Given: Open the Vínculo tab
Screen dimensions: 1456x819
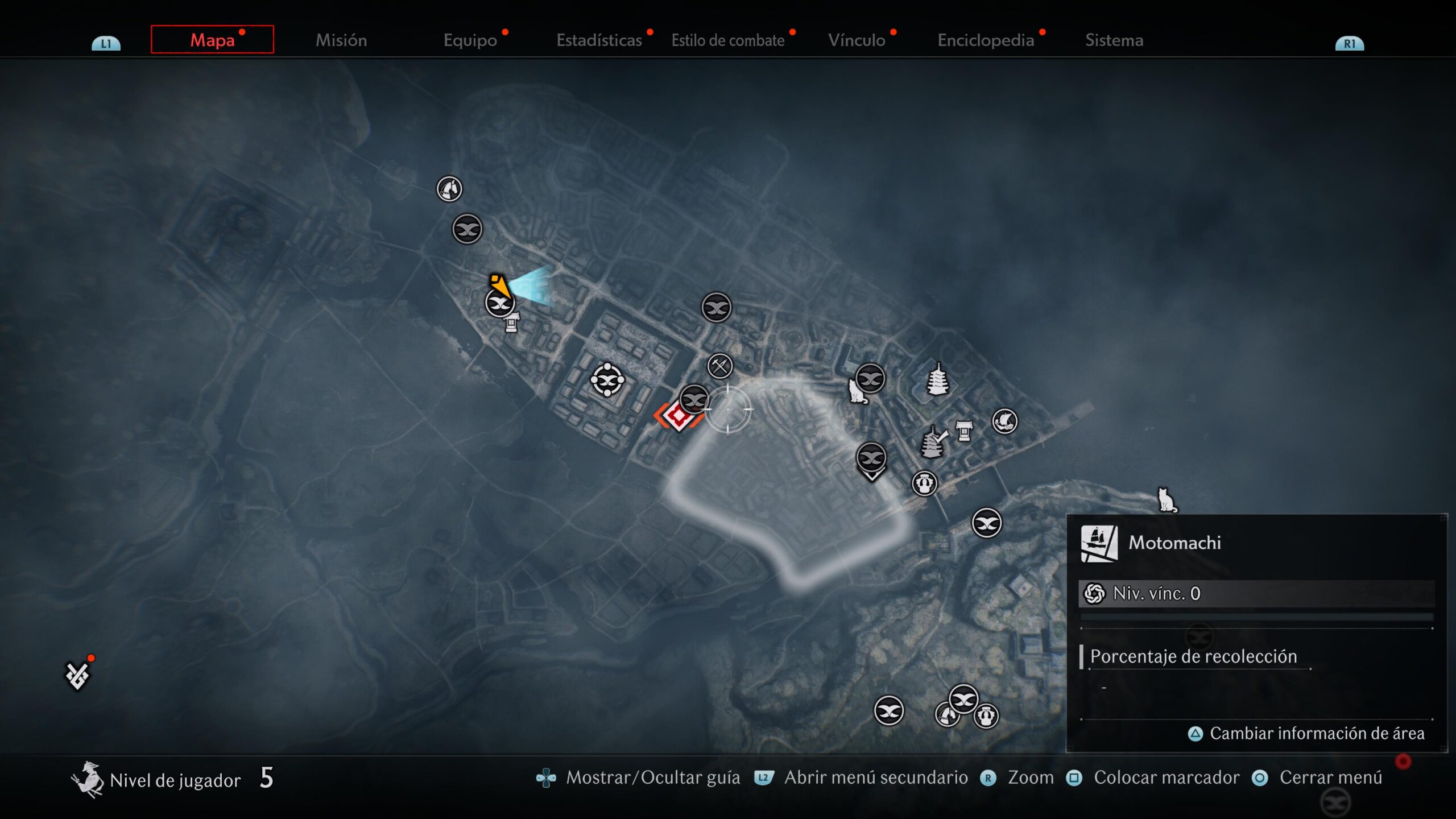Looking at the screenshot, I should tap(857, 40).
